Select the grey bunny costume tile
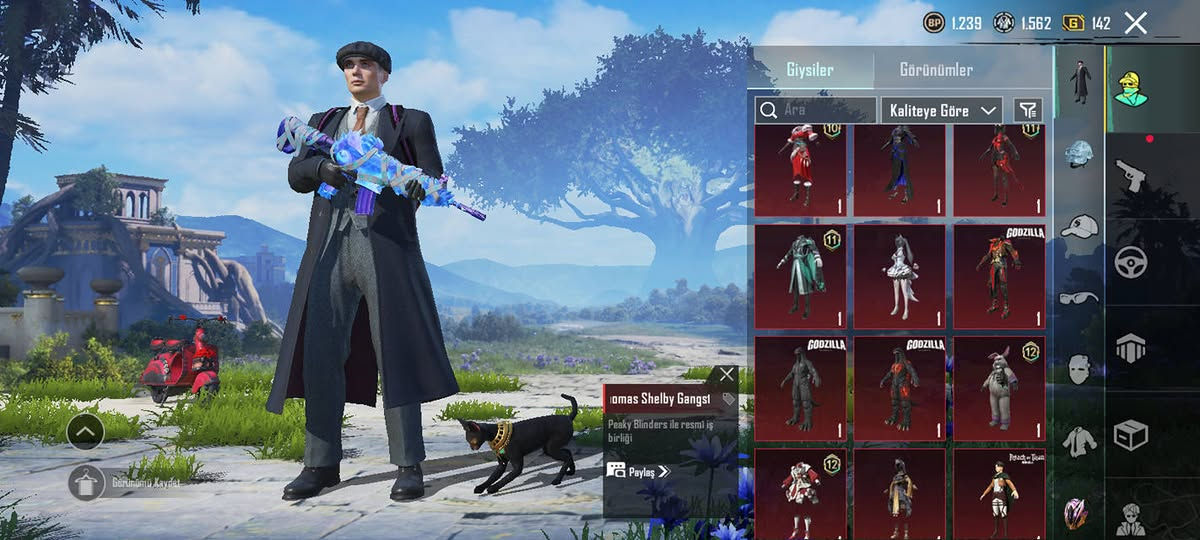 coord(999,388)
